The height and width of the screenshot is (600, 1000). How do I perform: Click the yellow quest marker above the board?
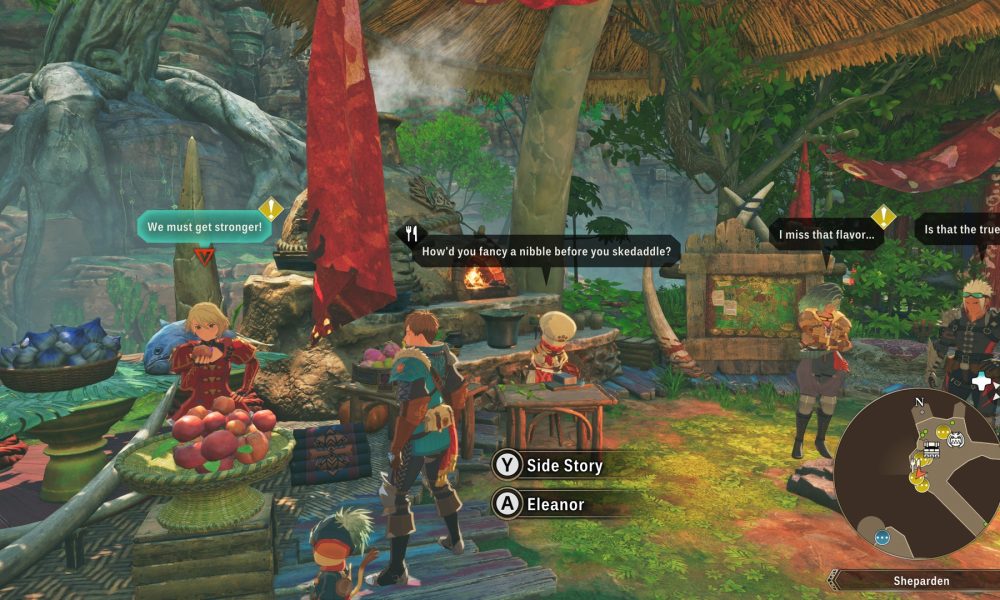click(x=883, y=217)
